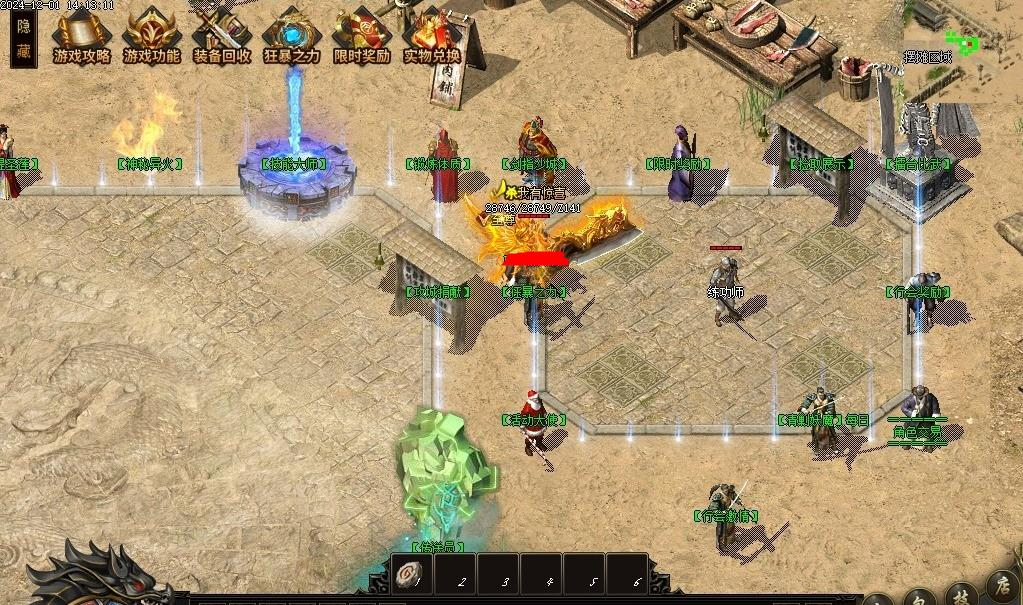Open 装备回收 equipment recycling
The height and width of the screenshot is (605, 1023).
222,37
